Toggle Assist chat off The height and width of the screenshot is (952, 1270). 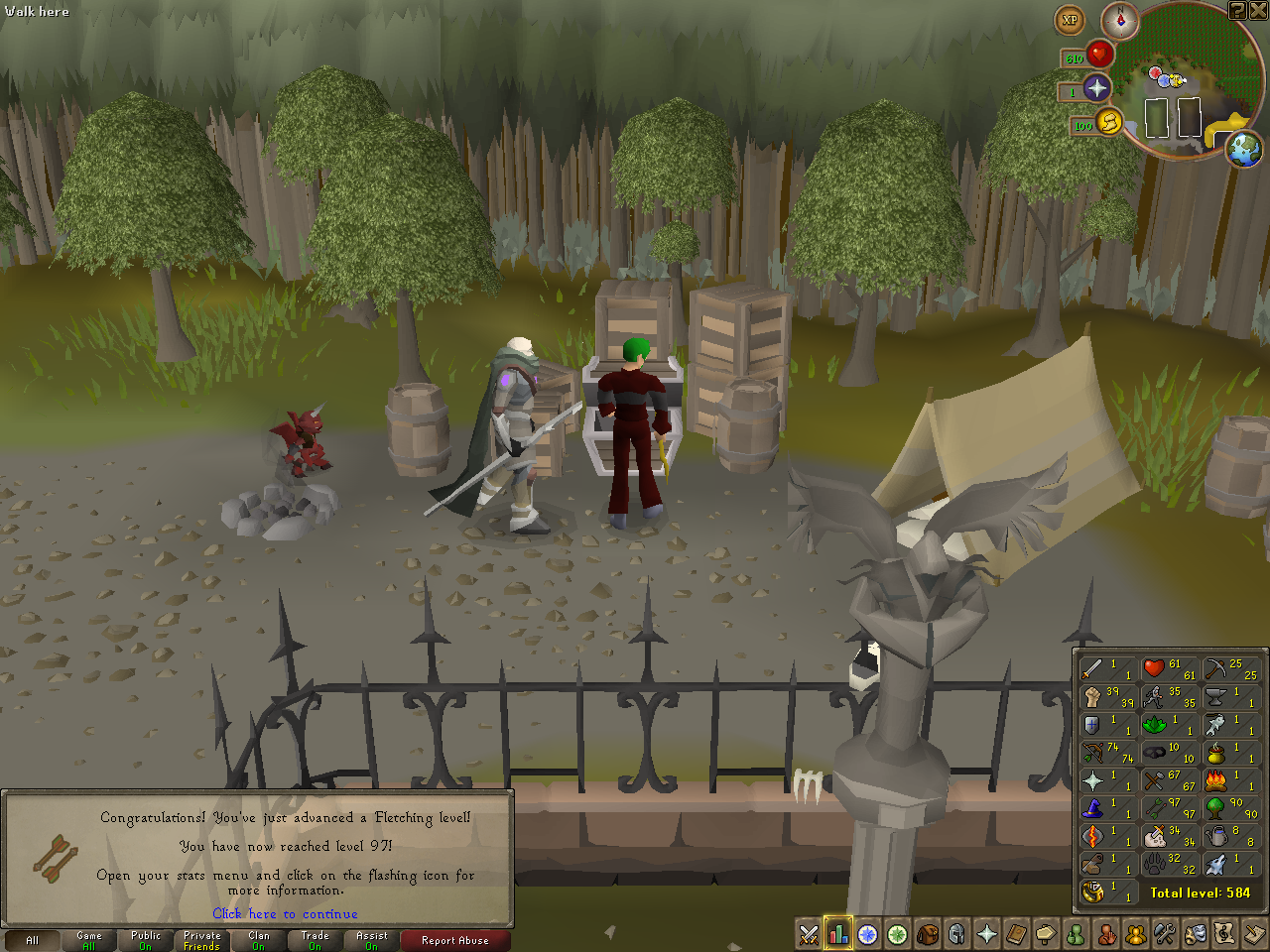370,940
